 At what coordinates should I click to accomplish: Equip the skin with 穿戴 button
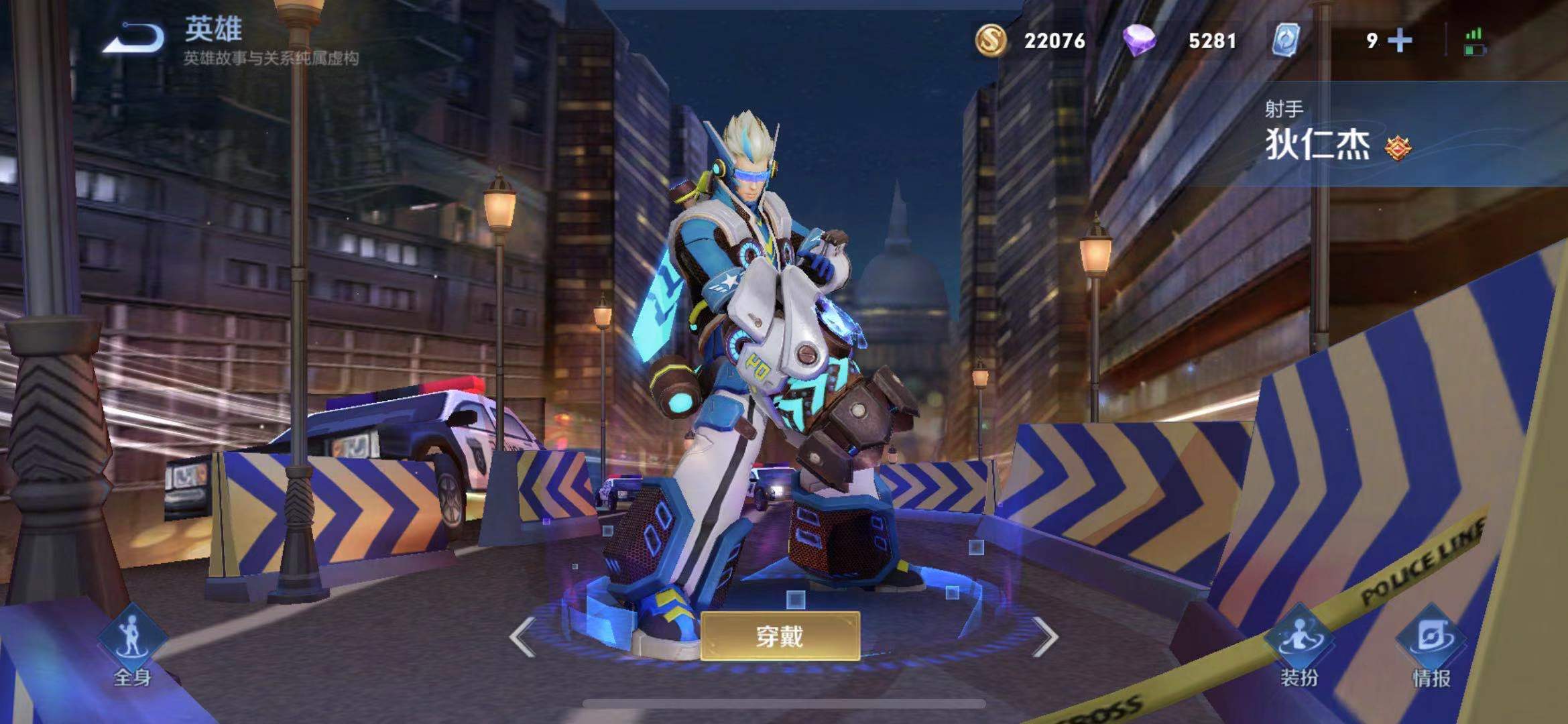[x=780, y=636]
